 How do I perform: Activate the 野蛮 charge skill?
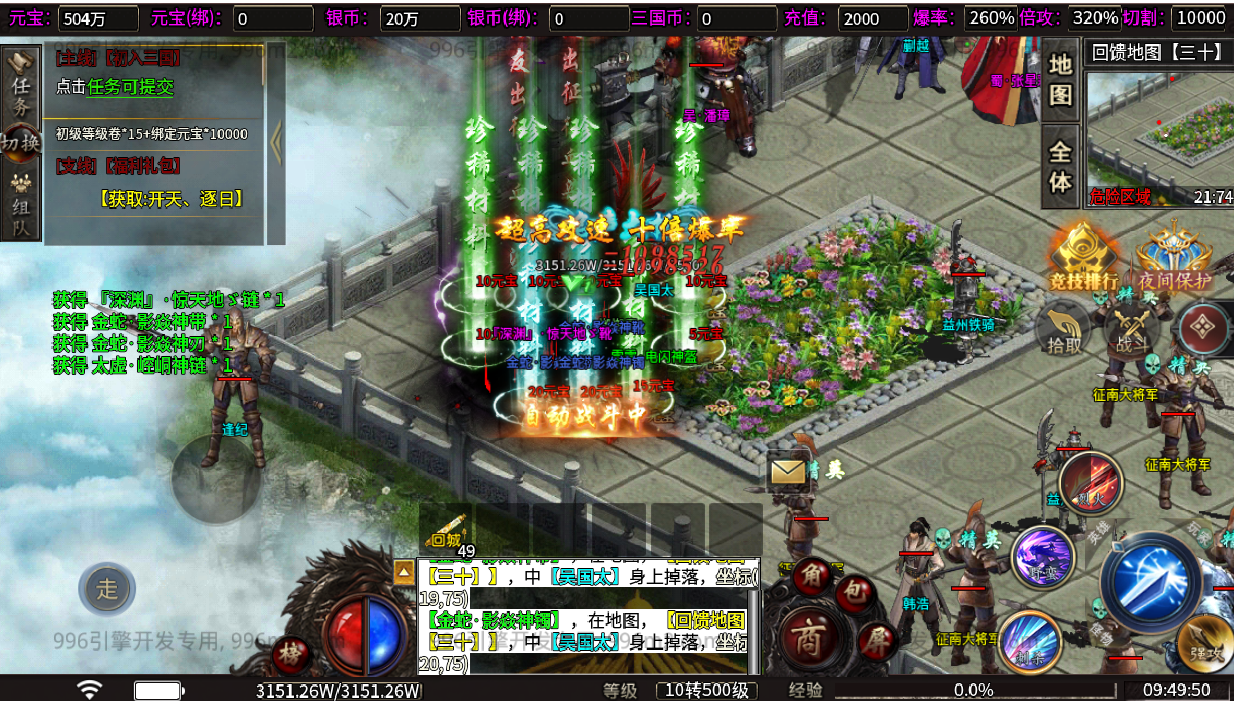pyautogui.click(x=1042, y=558)
